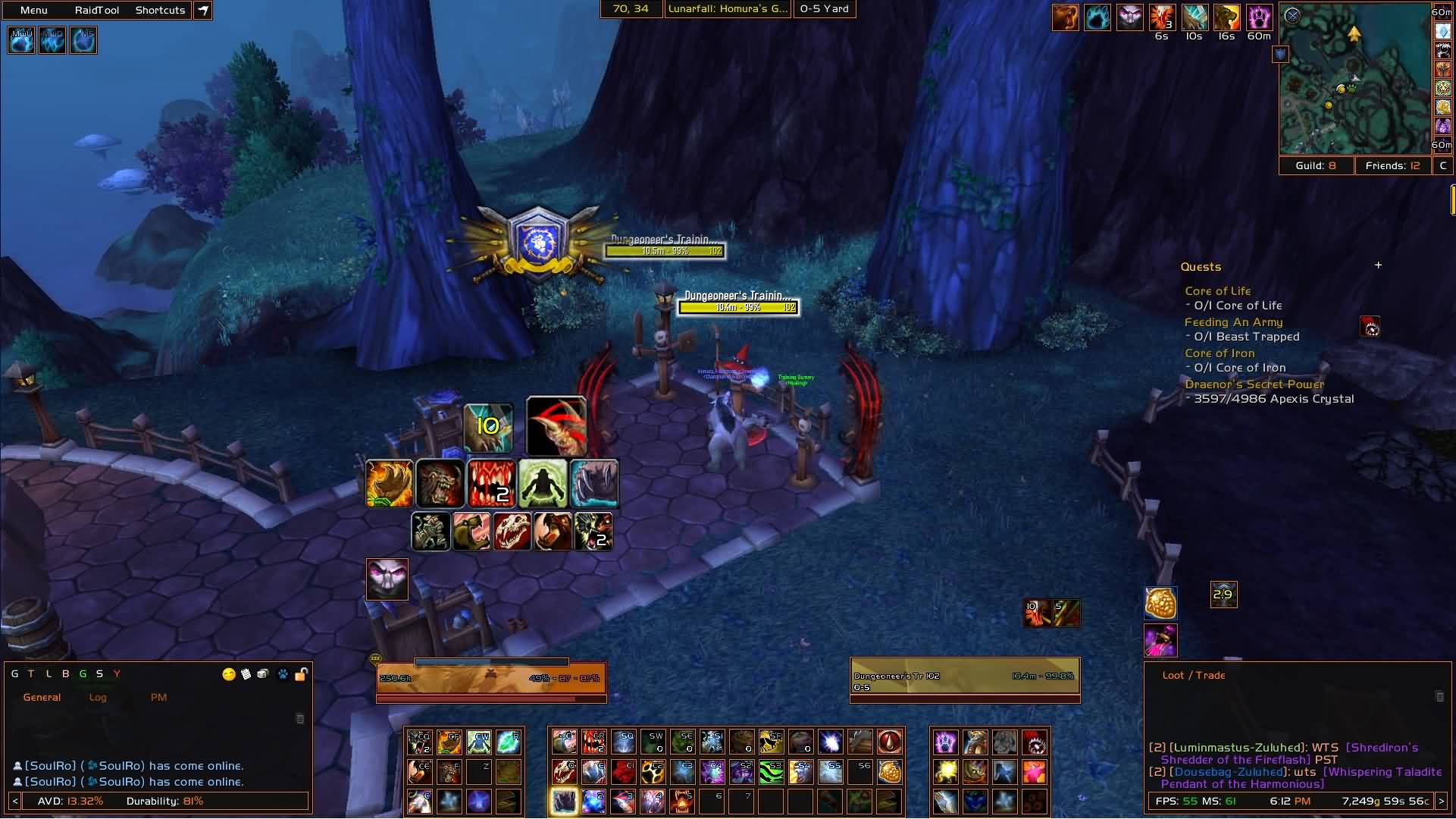Switch to the PM chat tab
This screenshot has height=819, width=1456.
pos(158,697)
